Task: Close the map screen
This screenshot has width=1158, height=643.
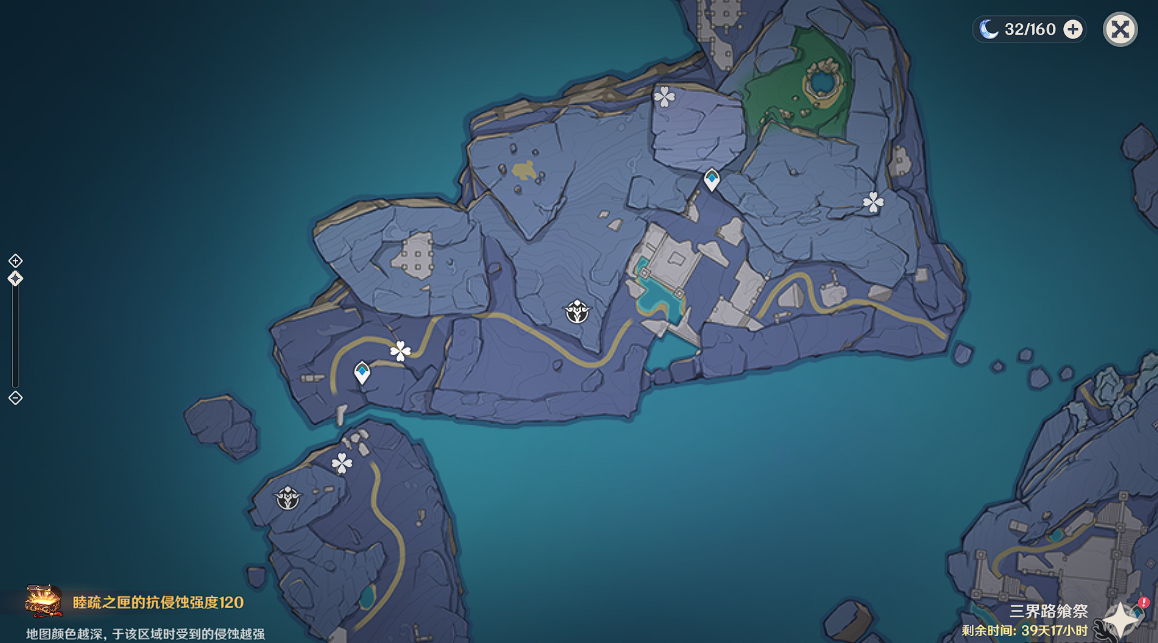Action: [1120, 29]
